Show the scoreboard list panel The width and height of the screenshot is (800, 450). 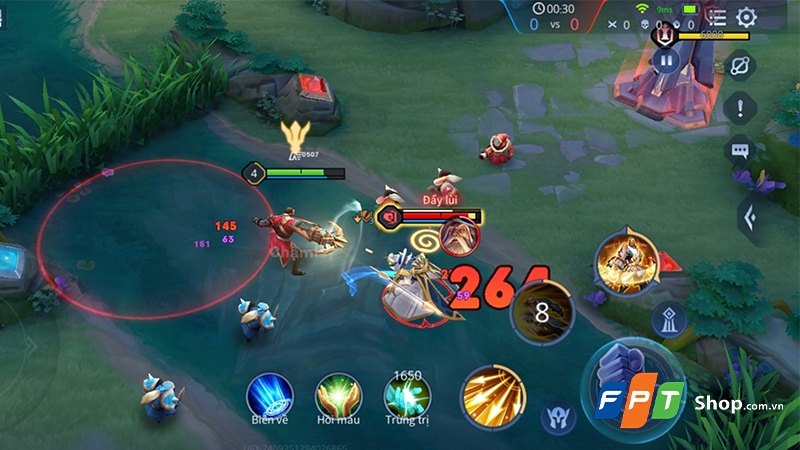click(x=716, y=17)
